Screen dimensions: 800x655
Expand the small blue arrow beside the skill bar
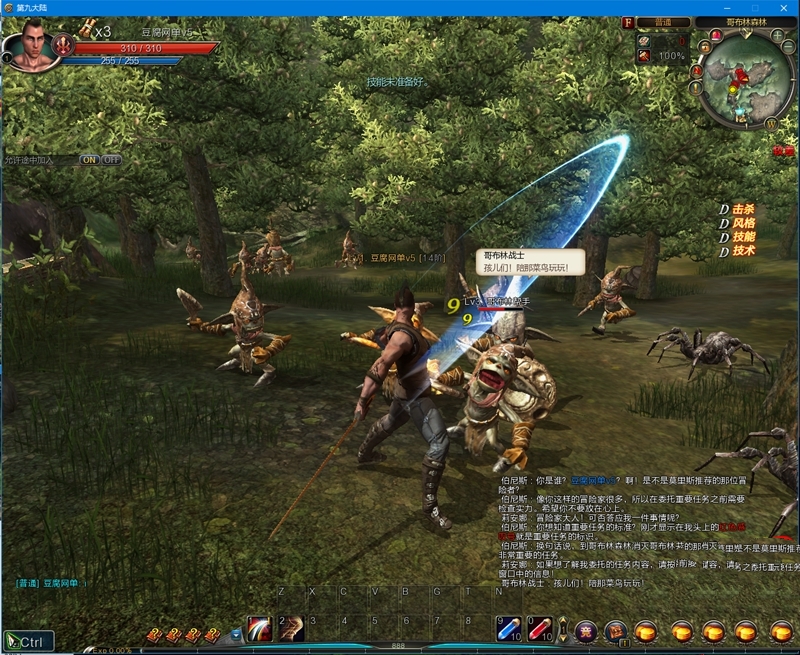[236, 634]
